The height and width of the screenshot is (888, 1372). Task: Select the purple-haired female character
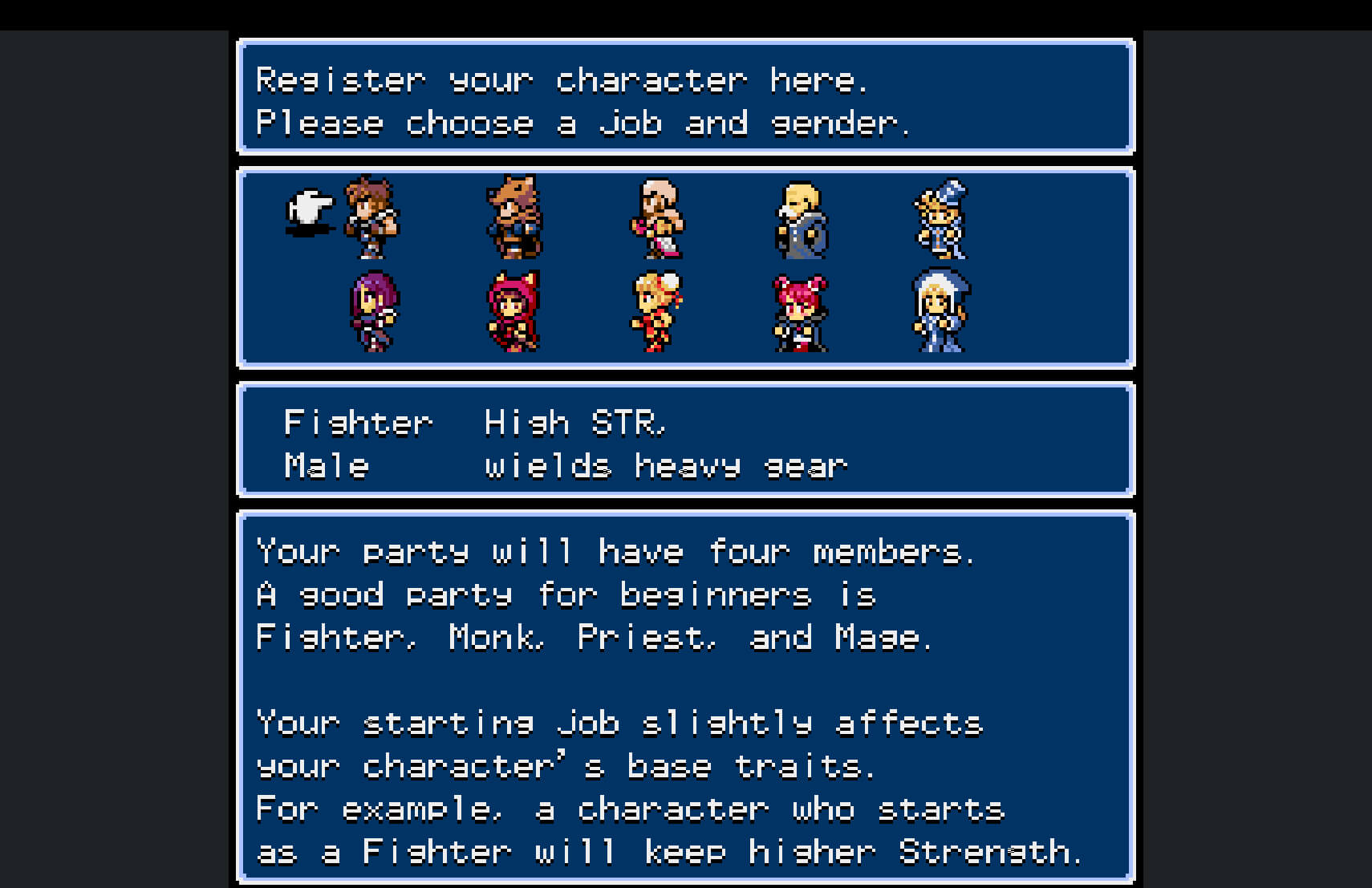coord(373,312)
